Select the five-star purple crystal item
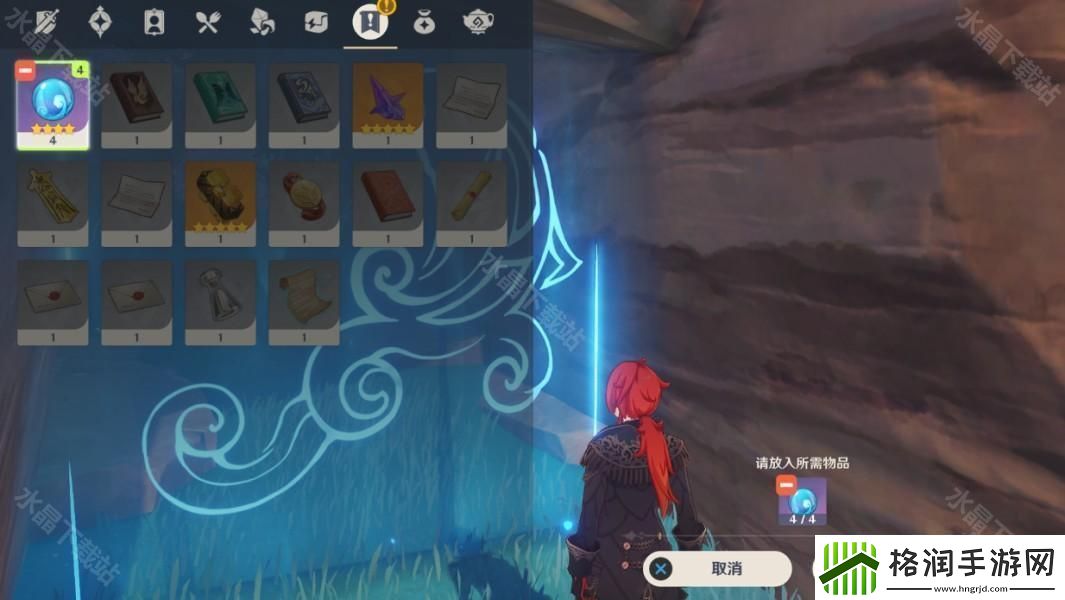1065x600 pixels. pos(388,100)
